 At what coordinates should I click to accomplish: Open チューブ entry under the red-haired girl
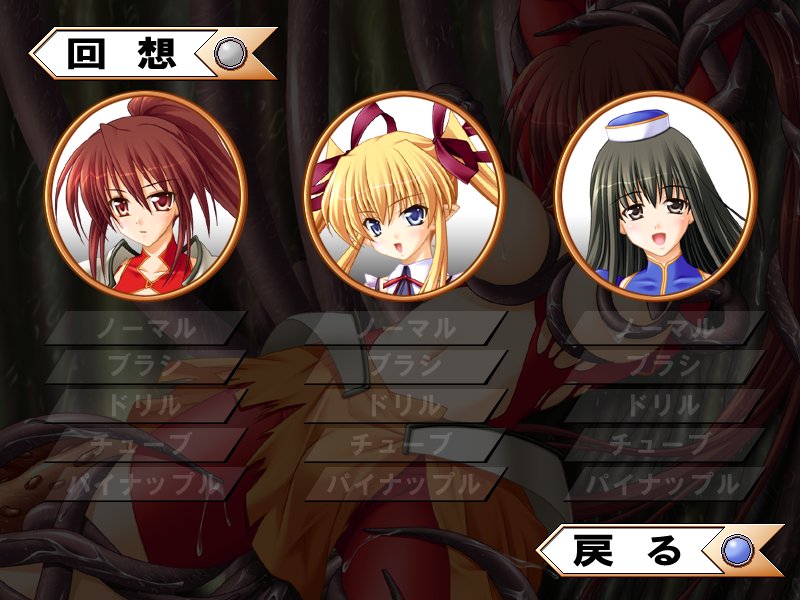click(x=146, y=444)
